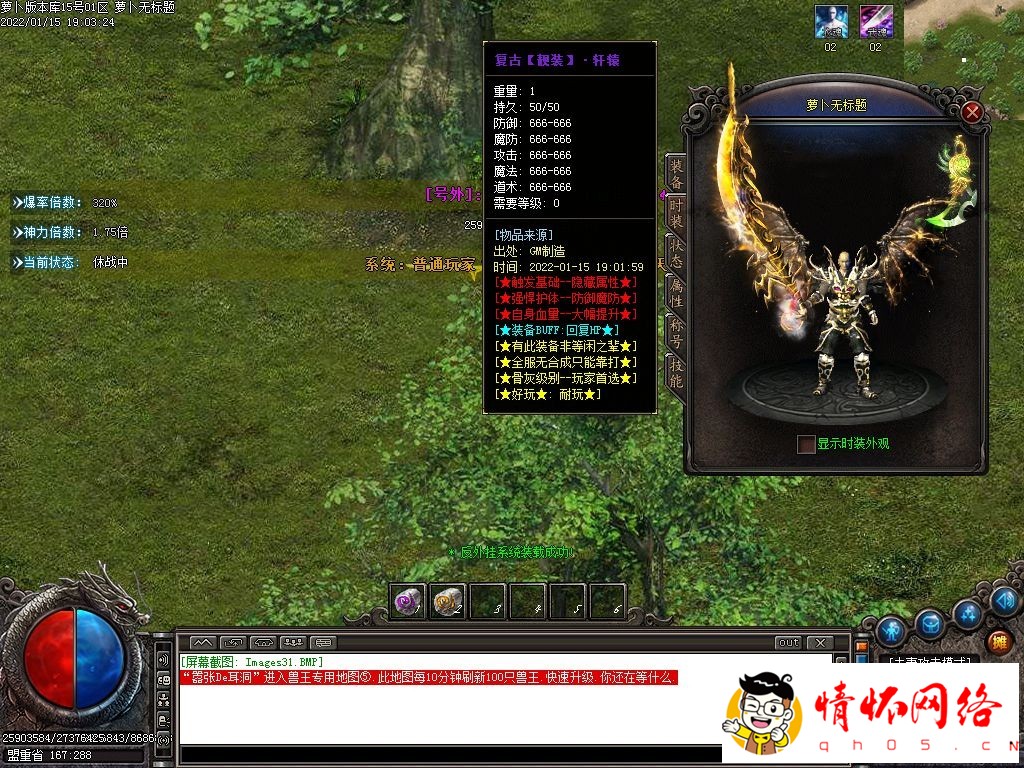Show the 属性 attributes tab
1024x768 pixels.
coord(676,293)
